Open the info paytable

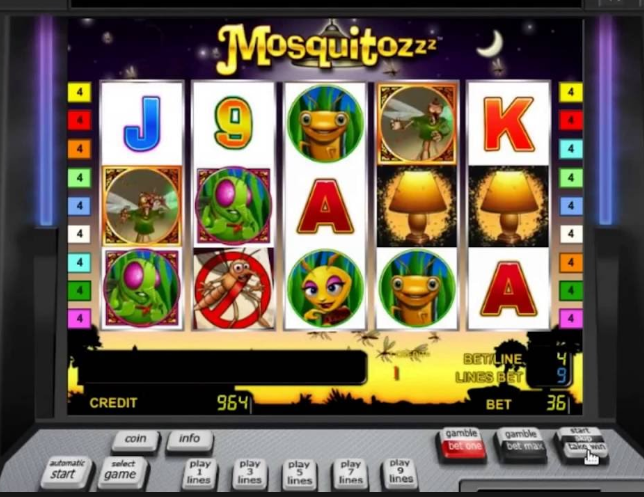coord(189,439)
